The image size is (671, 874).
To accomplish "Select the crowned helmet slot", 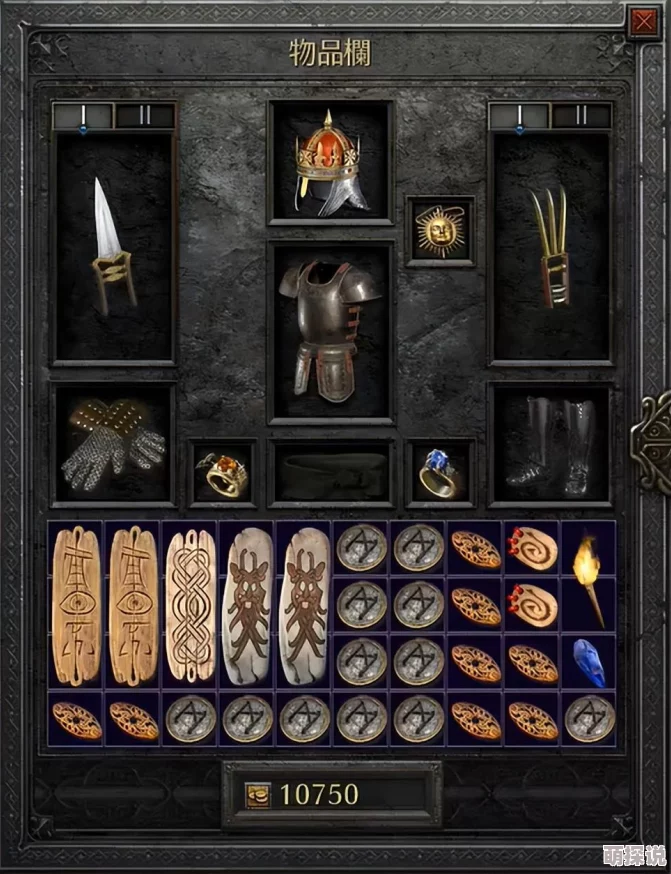I will click(331, 162).
